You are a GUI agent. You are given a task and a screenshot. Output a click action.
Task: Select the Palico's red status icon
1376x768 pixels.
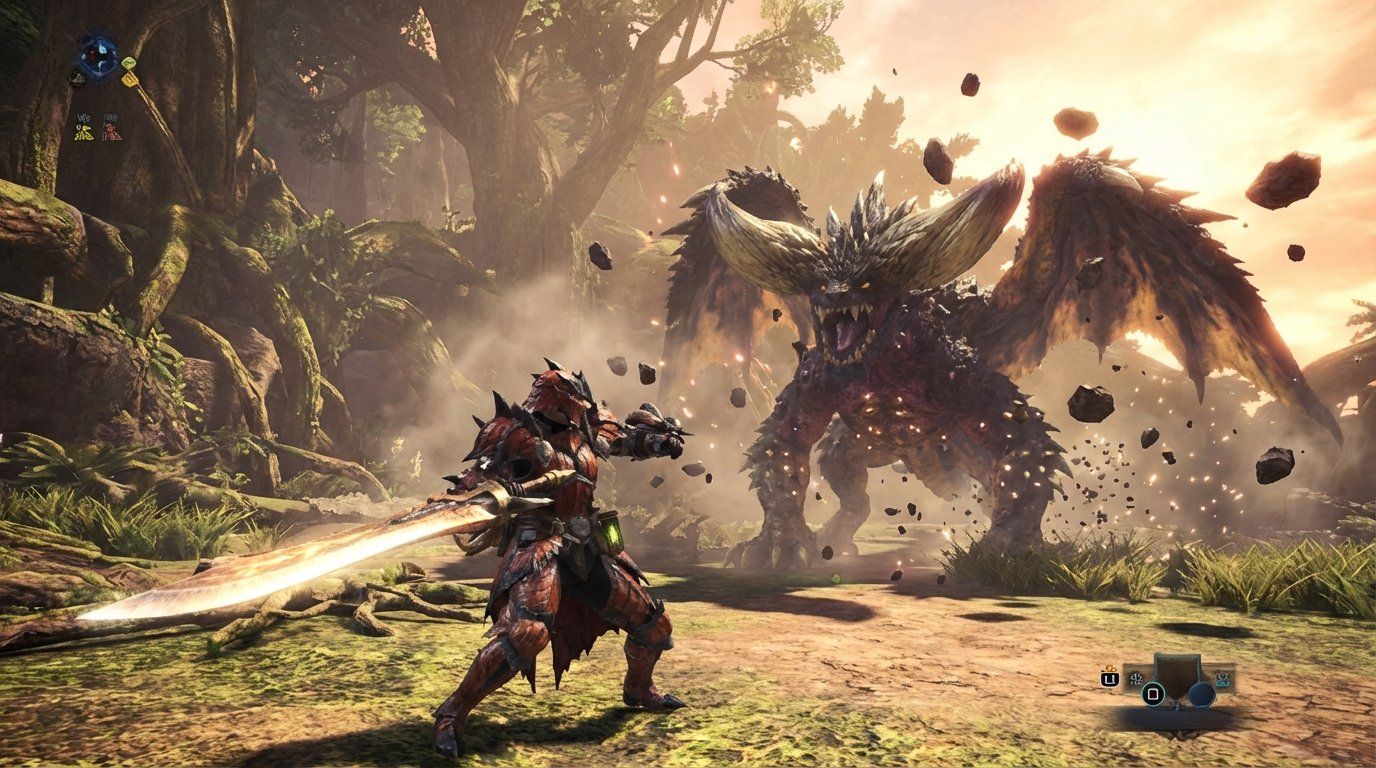coord(110,133)
